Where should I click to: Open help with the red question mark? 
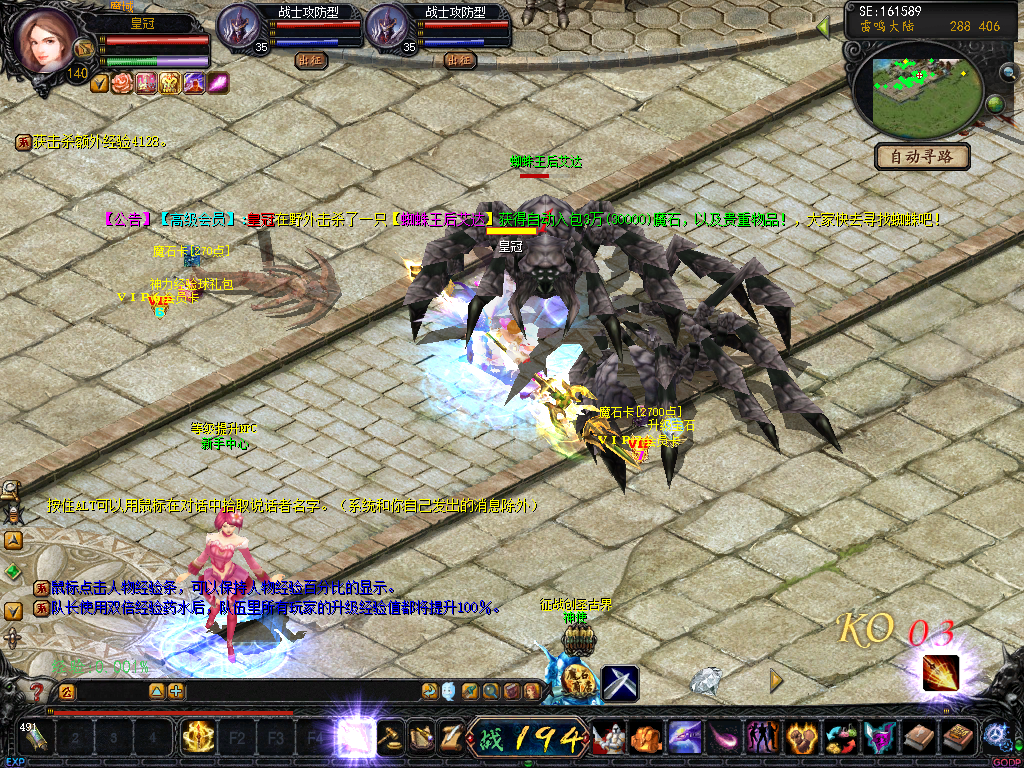tap(38, 691)
